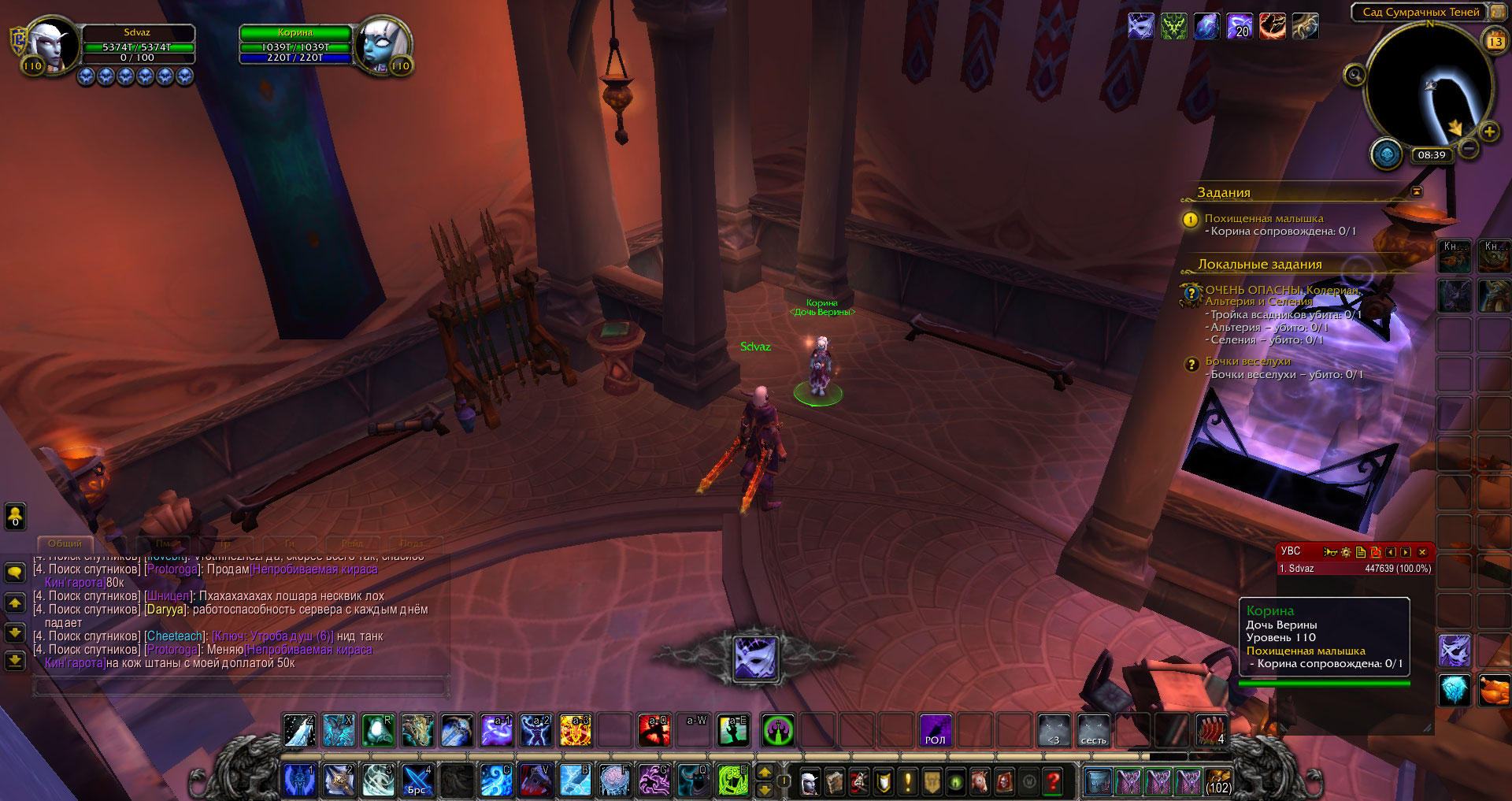This screenshot has width=1512, height=801.
Task: Use the РОЛ macro button
Action: [936, 730]
